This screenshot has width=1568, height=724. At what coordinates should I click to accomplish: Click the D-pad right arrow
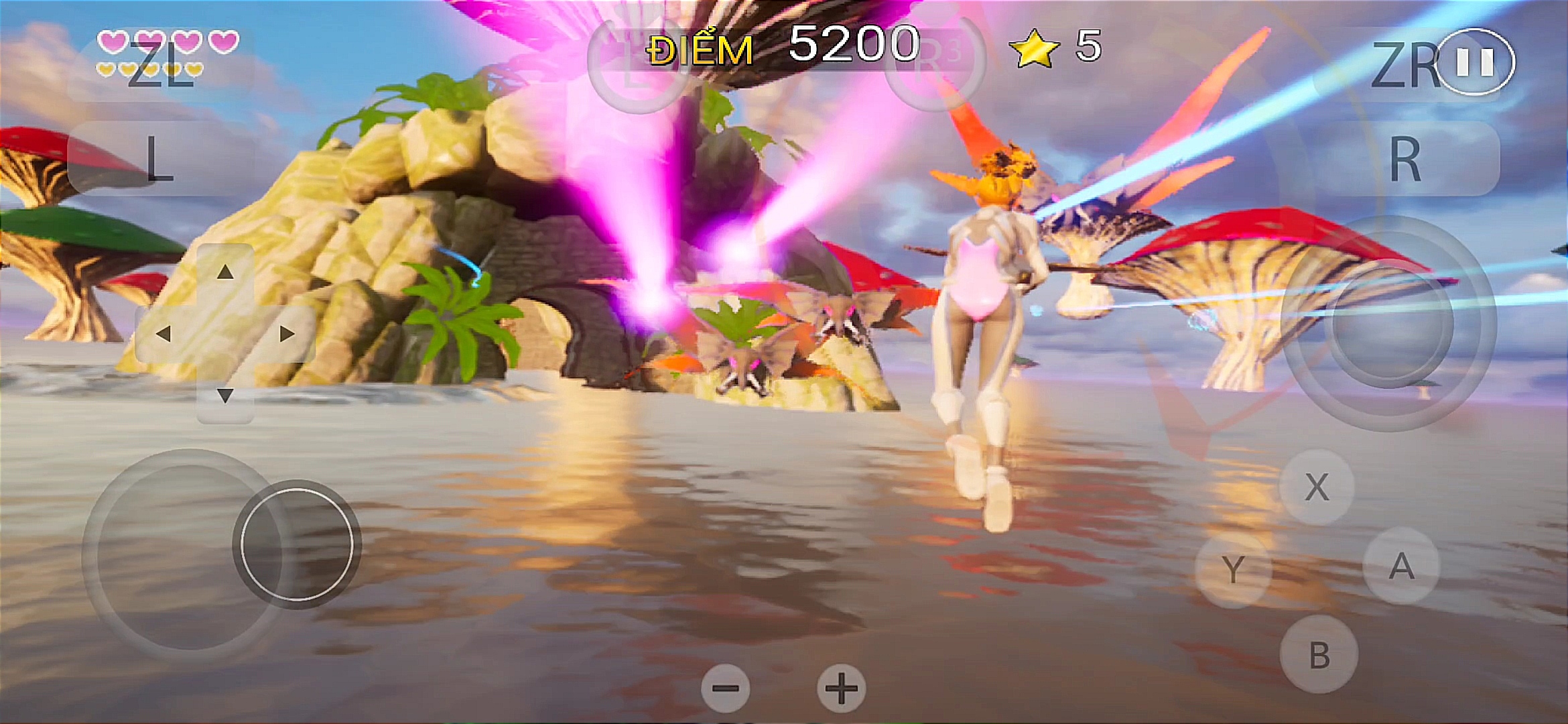[x=287, y=333]
